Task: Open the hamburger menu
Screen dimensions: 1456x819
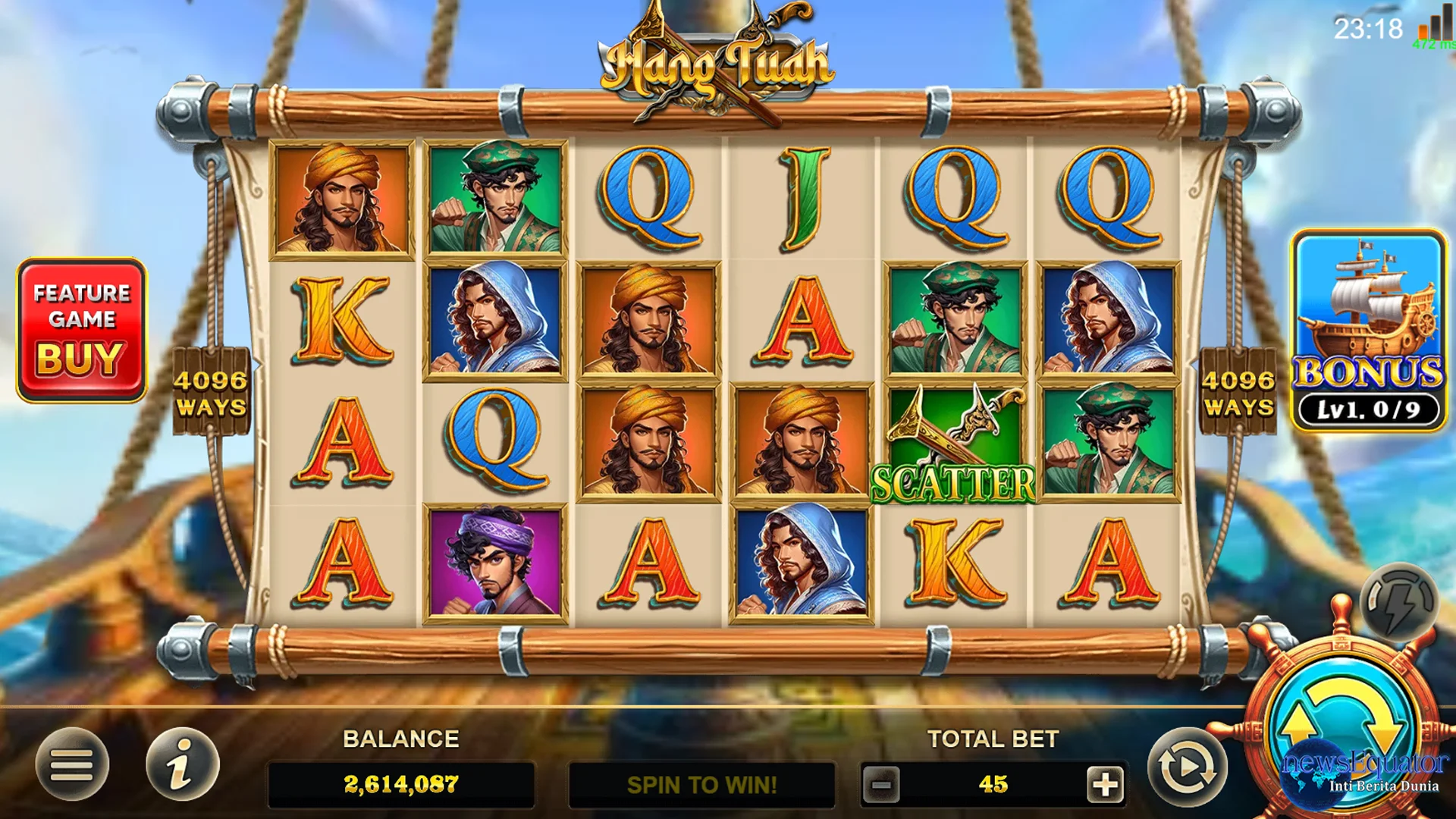Action: point(72,764)
